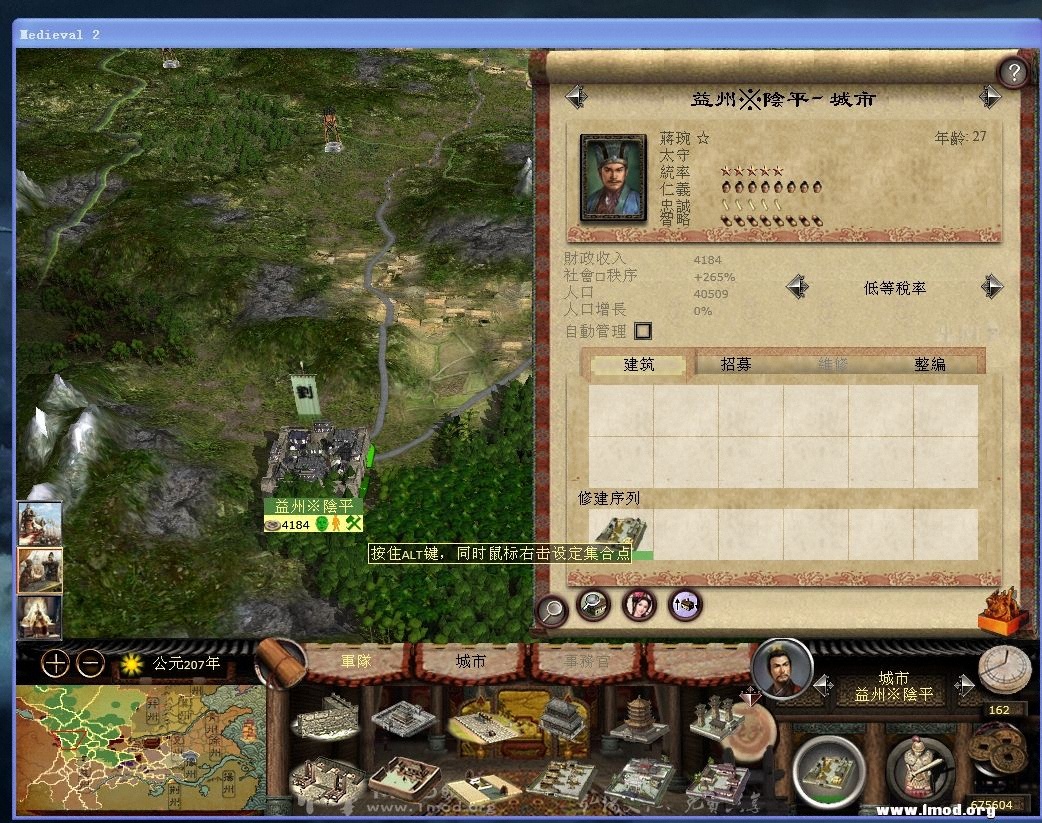Select the building in the 修建序列 queue
Screen dimensions: 1042x823
click(x=620, y=535)
